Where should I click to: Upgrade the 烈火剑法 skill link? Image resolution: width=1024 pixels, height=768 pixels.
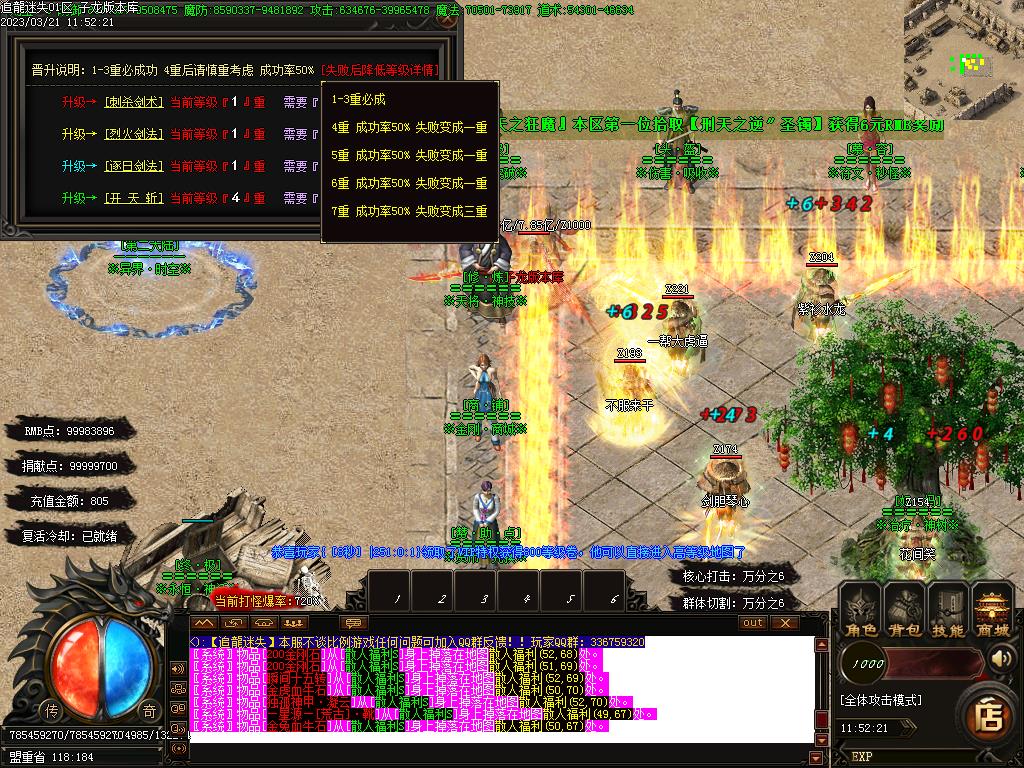point(131,134)
